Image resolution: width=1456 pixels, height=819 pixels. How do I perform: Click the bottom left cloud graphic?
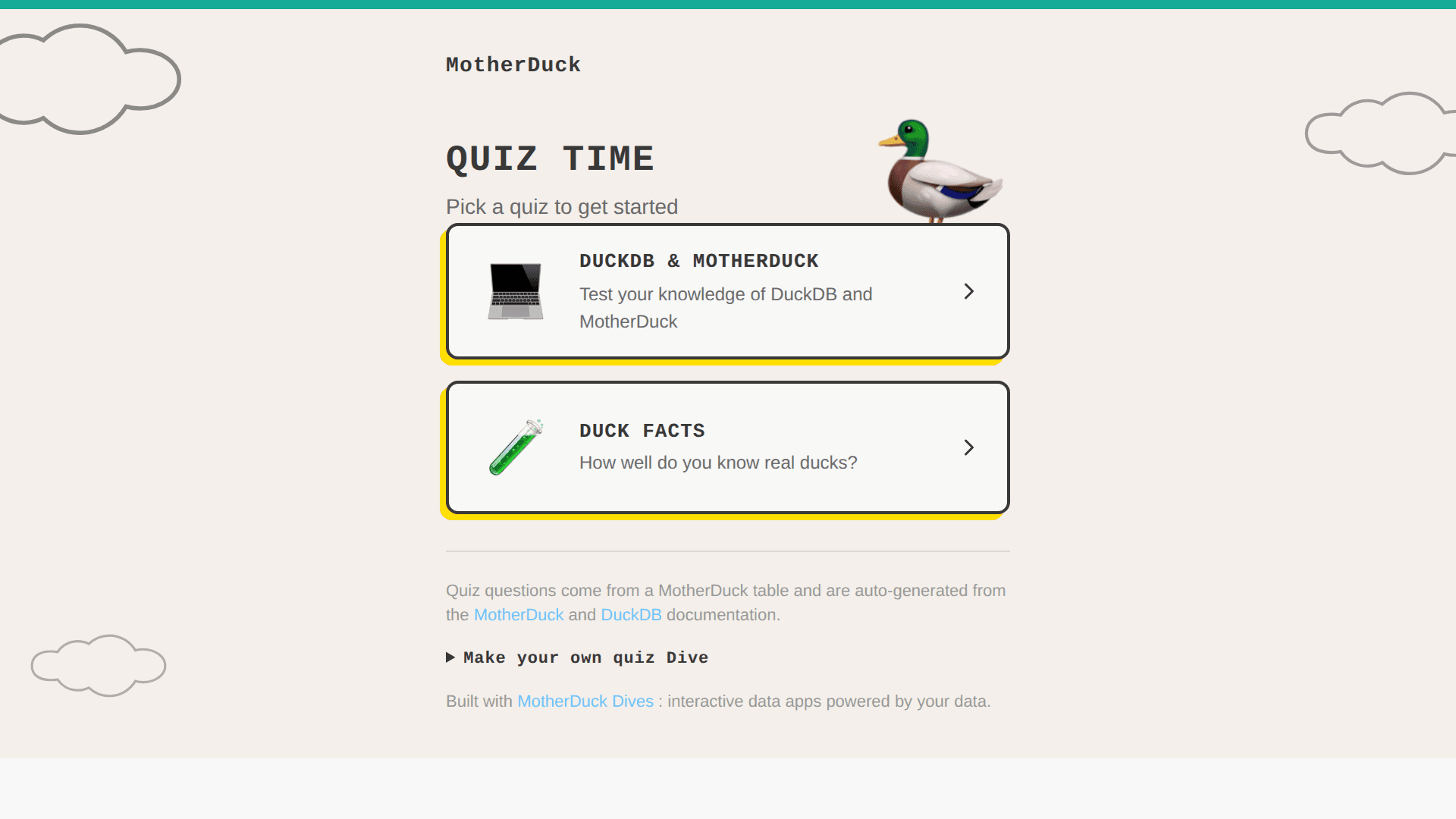pyautogui.click(x=99, y=665)
